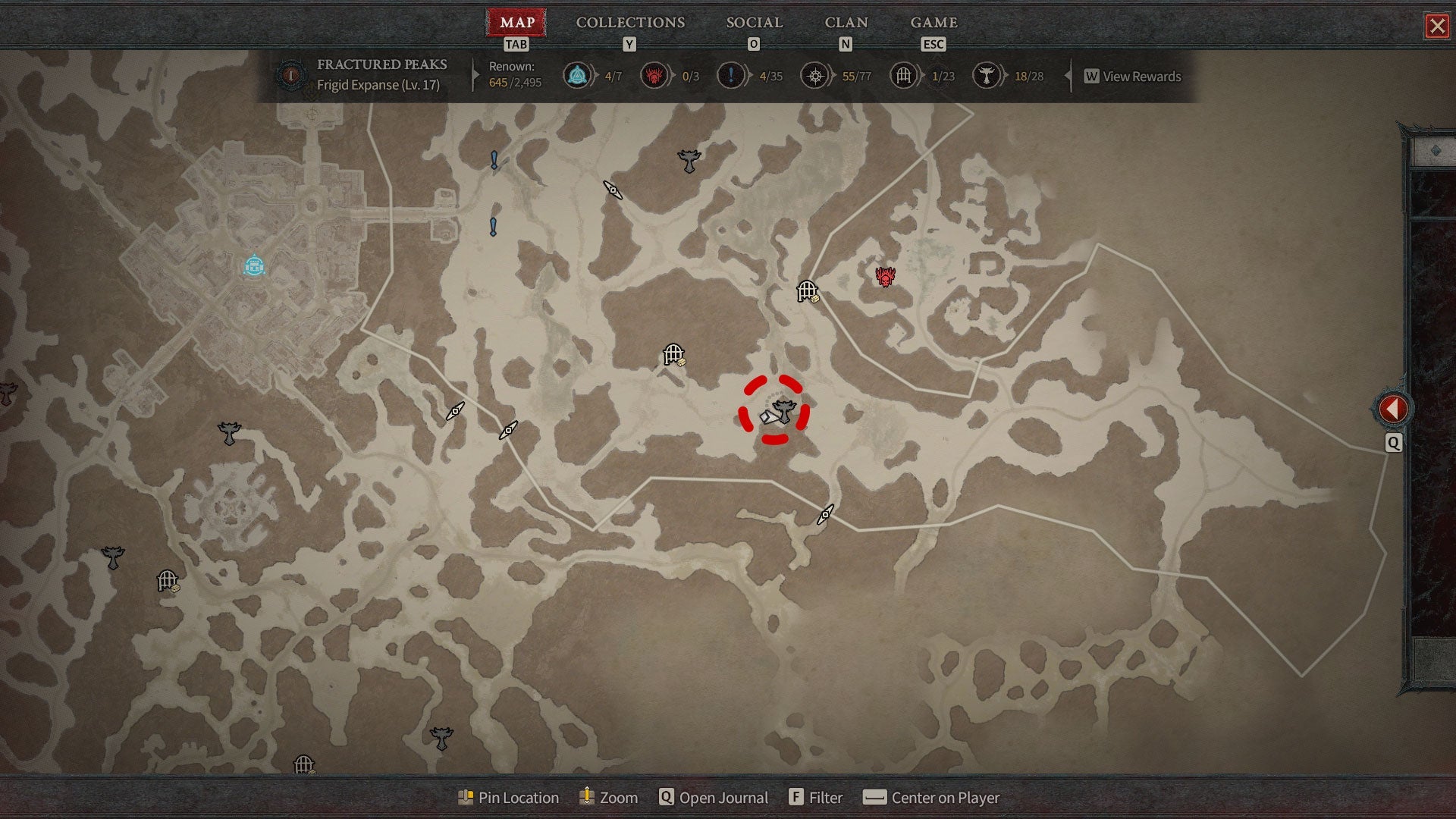This screenshot has width=1456, height=819.
Task: Click the dungeons renown progress icon
Action: (903, 76)
